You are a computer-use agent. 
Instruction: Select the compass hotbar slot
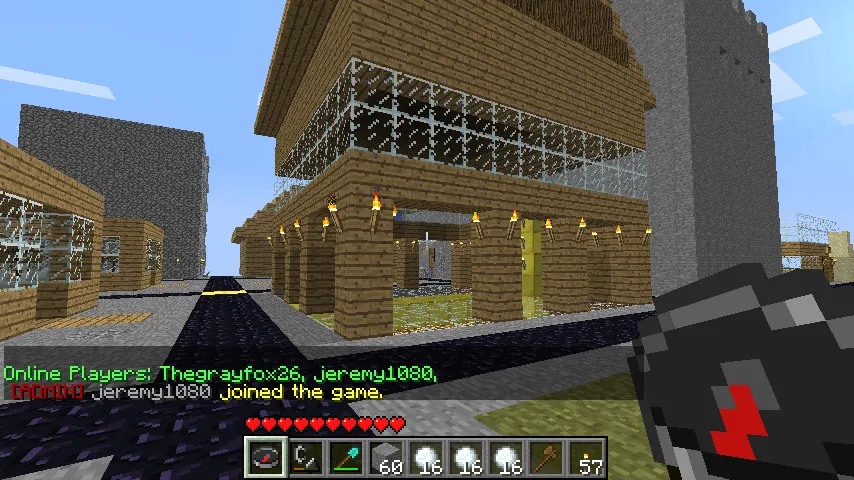pyautogui.click(x=266, y=458)
